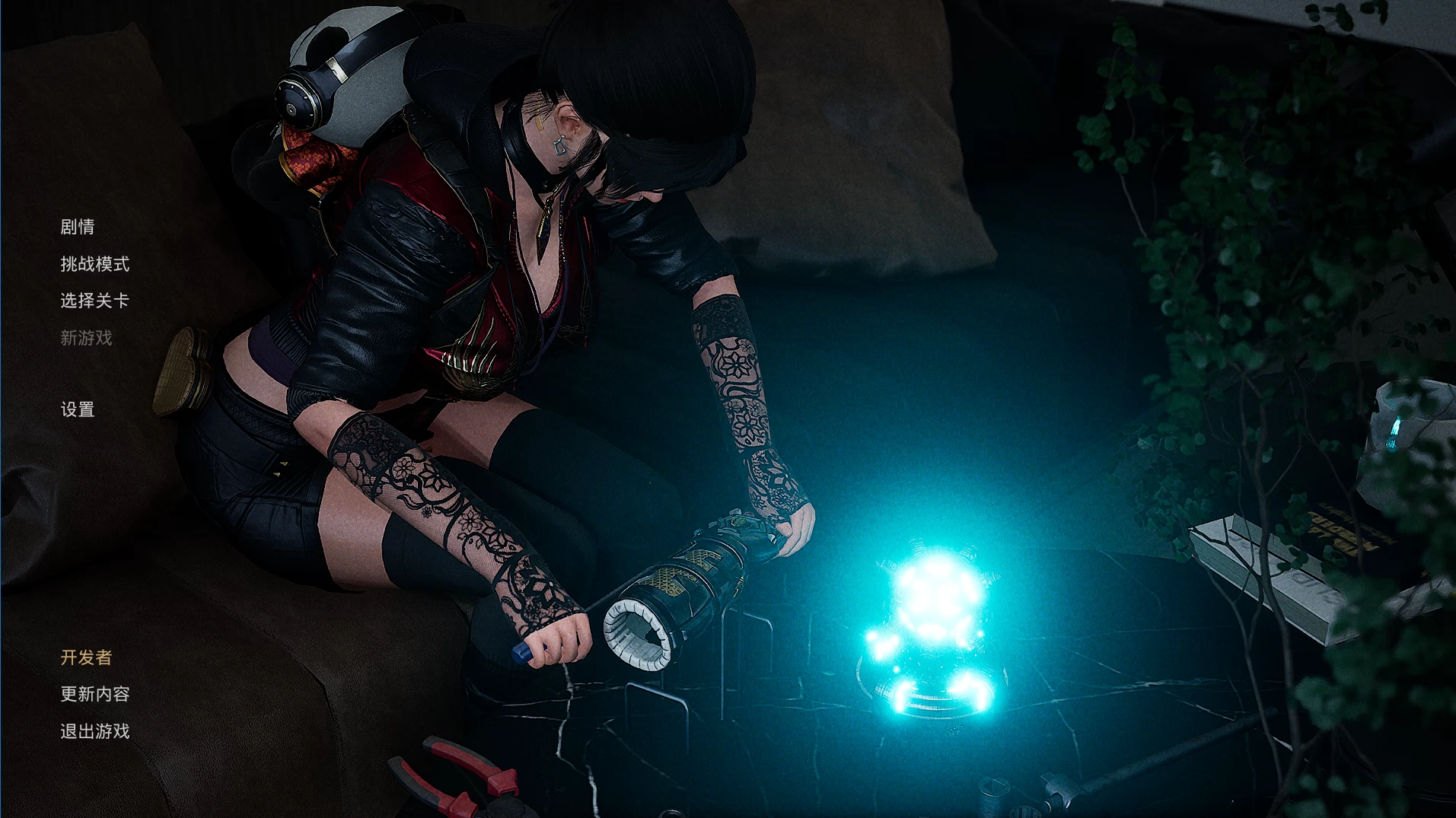
Task: Select 挑战模式 challenge mode
Action: 95,264
